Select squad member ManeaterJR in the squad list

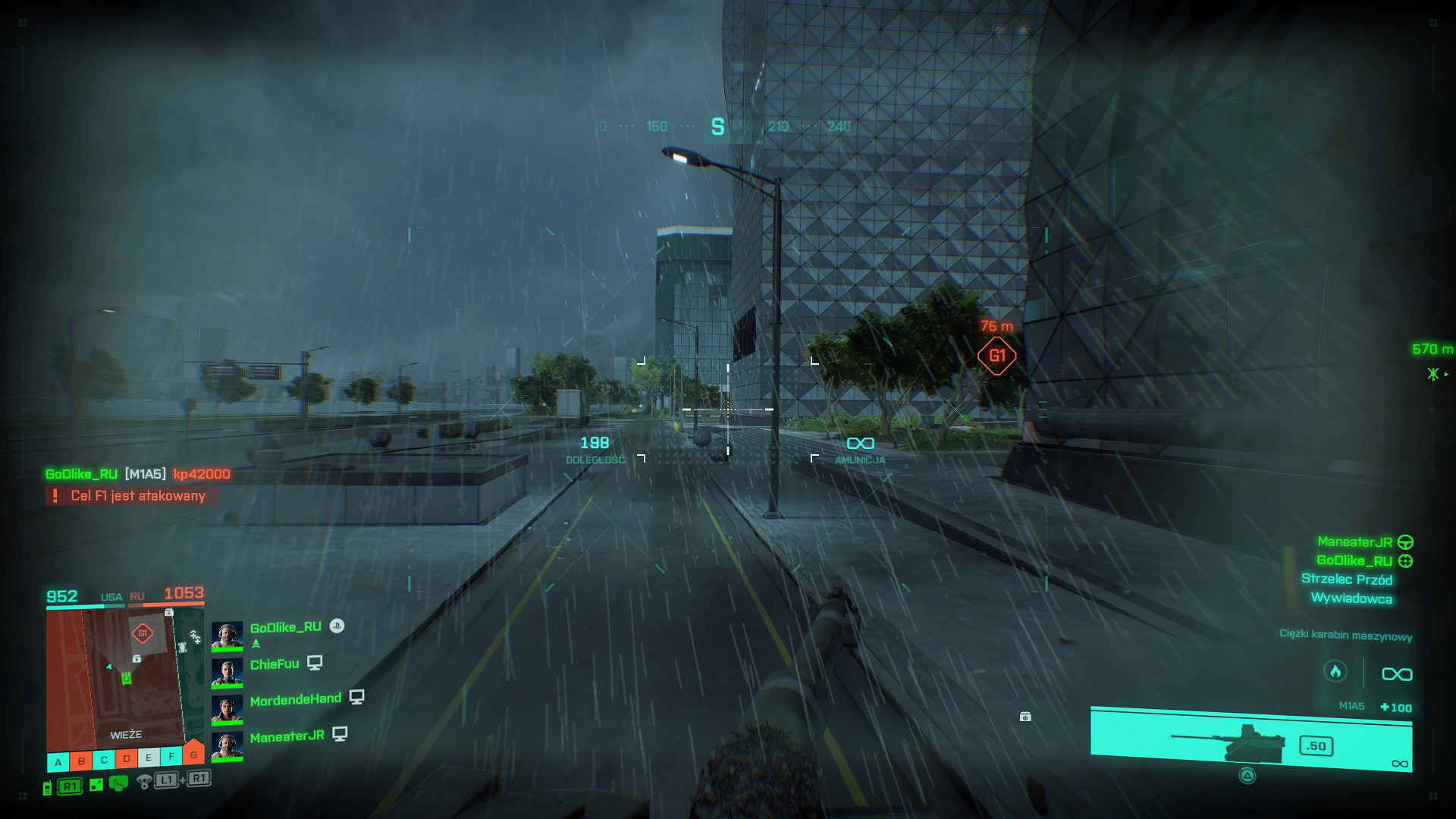pos(287,736)
